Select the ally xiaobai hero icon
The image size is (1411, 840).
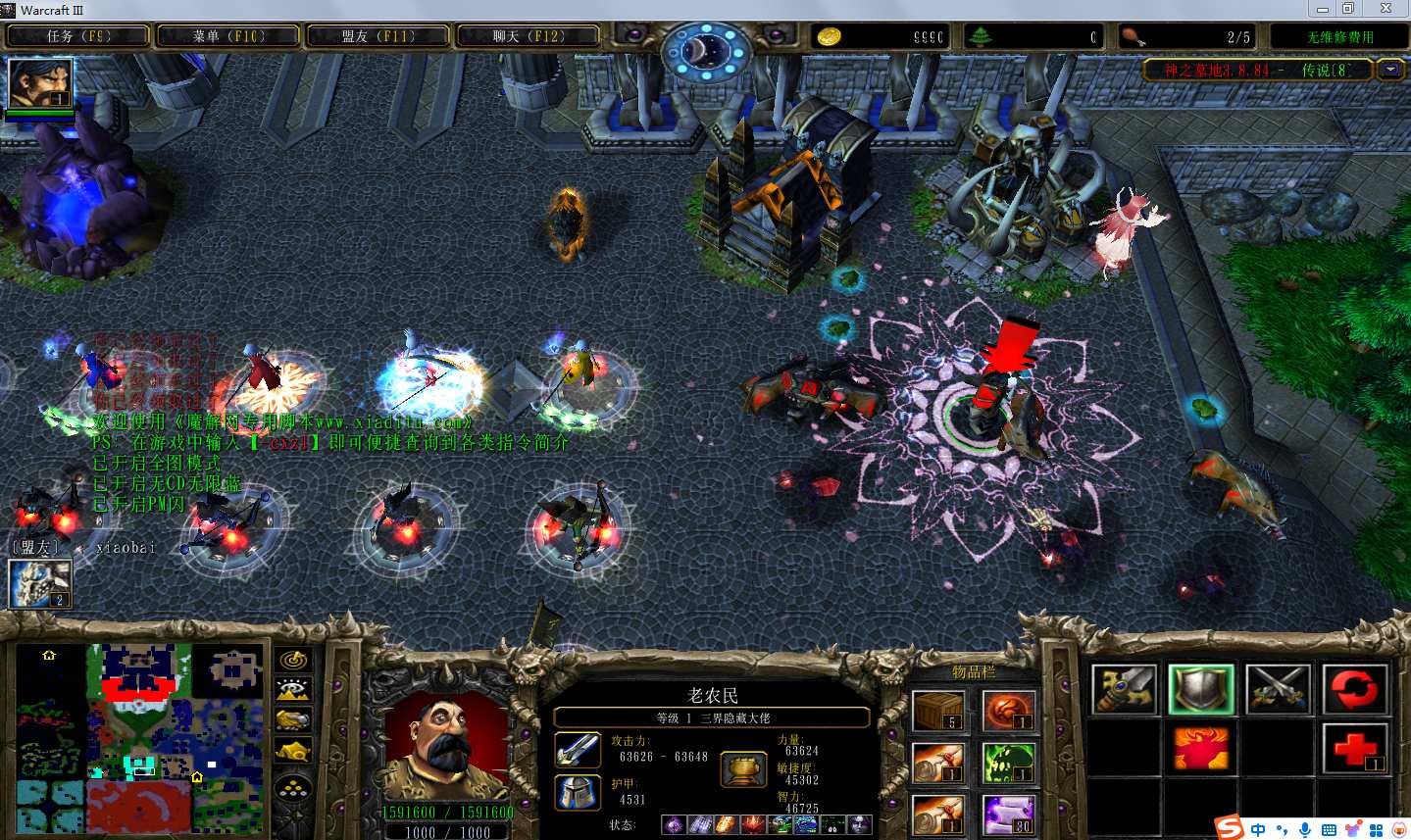tap(40, 583)
